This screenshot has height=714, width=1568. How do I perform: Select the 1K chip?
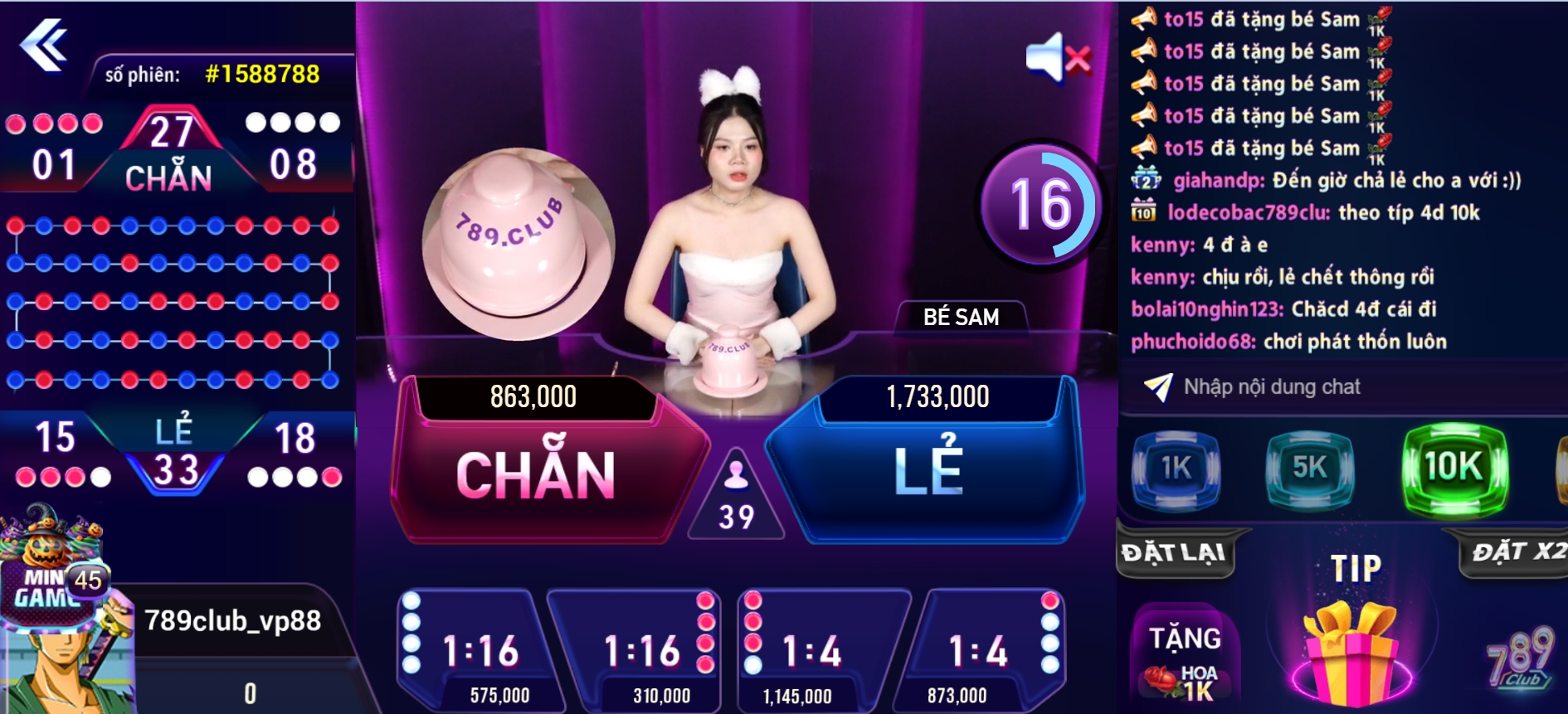click(x=1176, y=469)
